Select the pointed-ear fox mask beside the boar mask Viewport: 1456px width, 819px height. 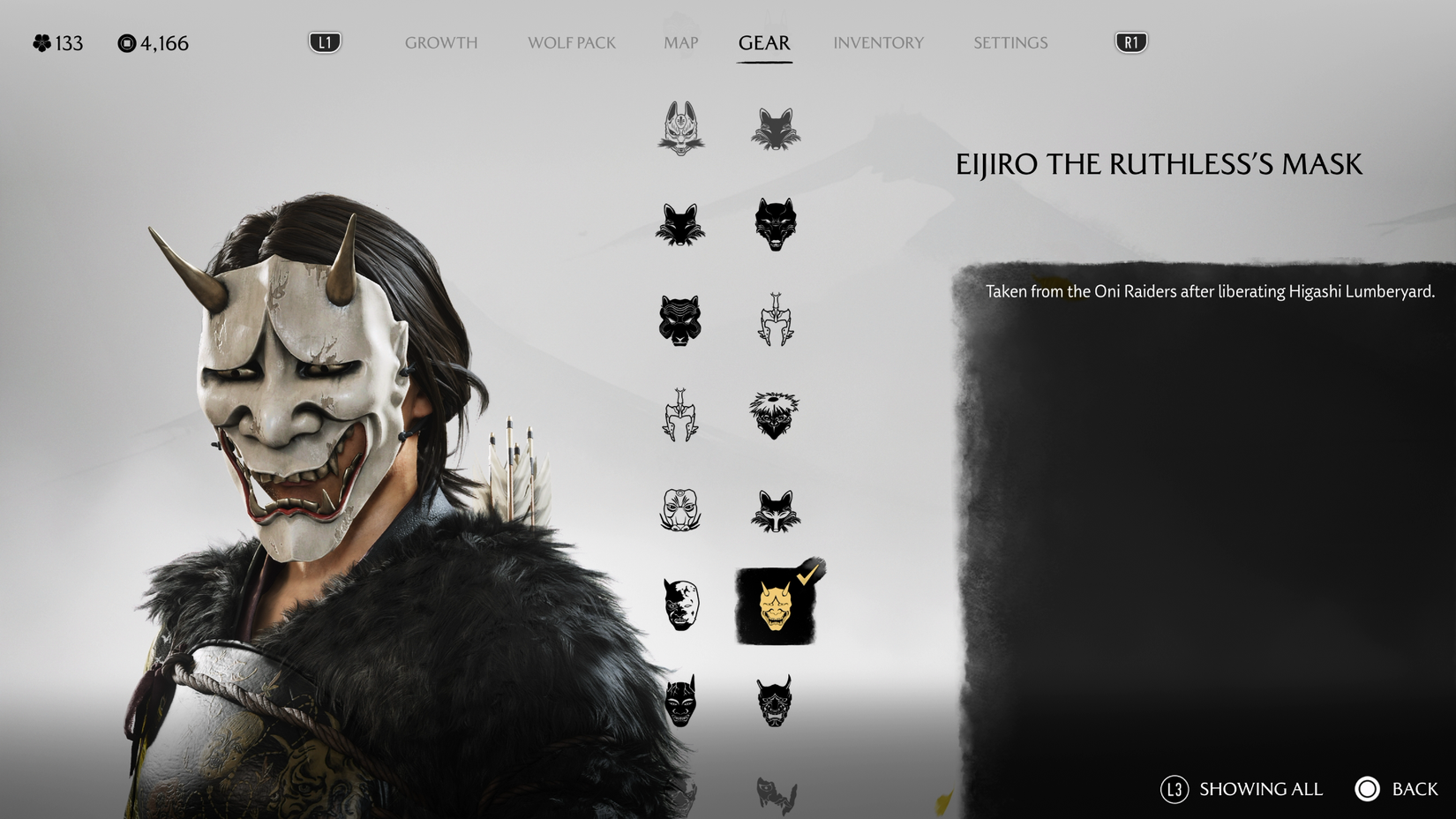[777, 512]
